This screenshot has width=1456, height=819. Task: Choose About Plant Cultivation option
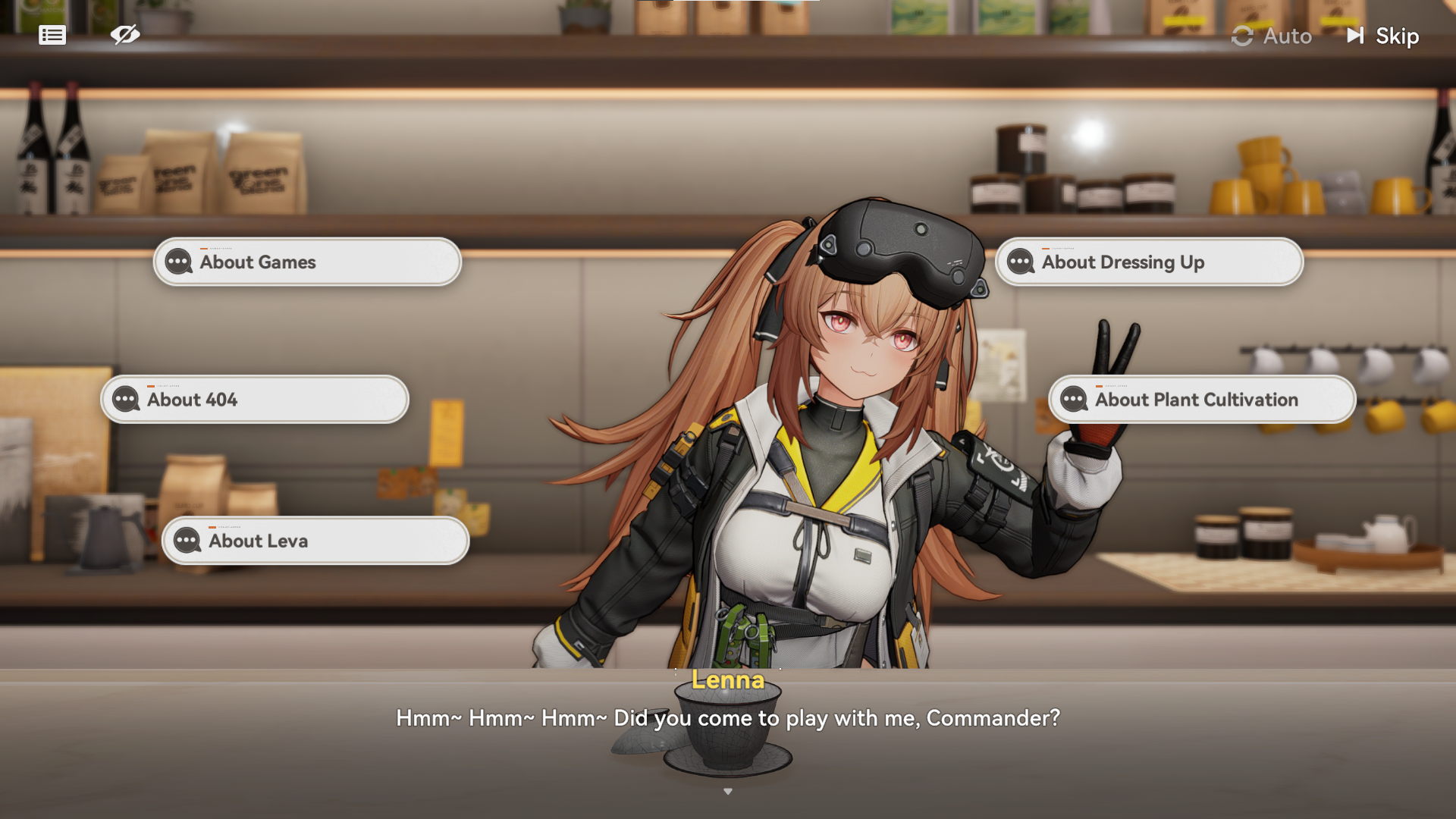[x=1202, y=400]
